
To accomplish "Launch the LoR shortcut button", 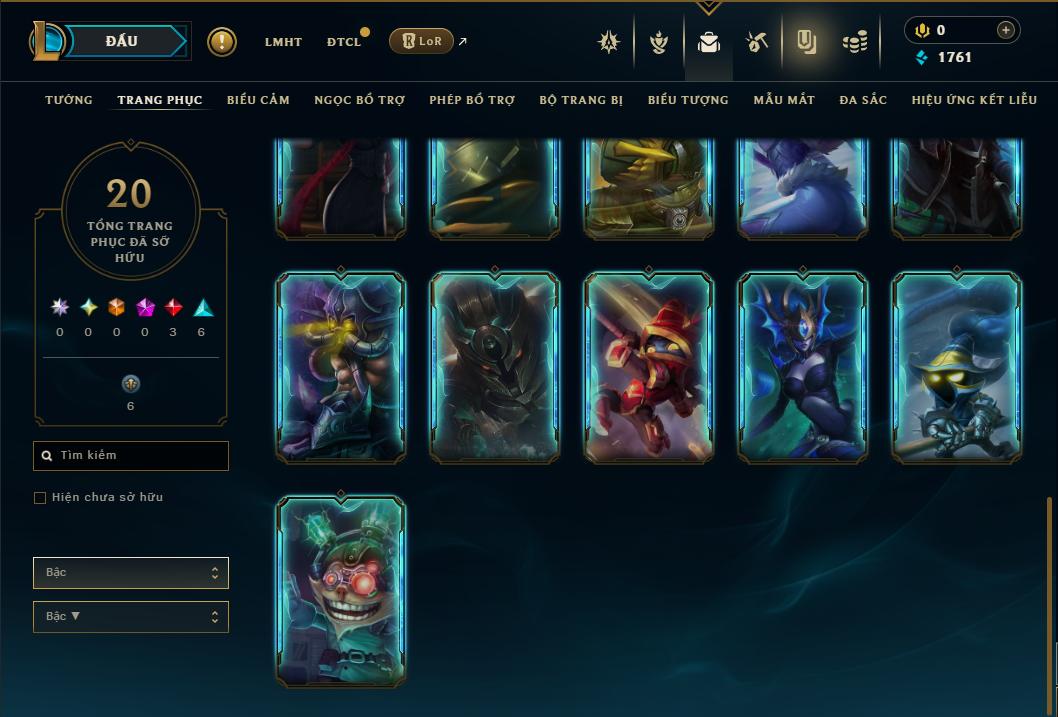I will [421, 41].
